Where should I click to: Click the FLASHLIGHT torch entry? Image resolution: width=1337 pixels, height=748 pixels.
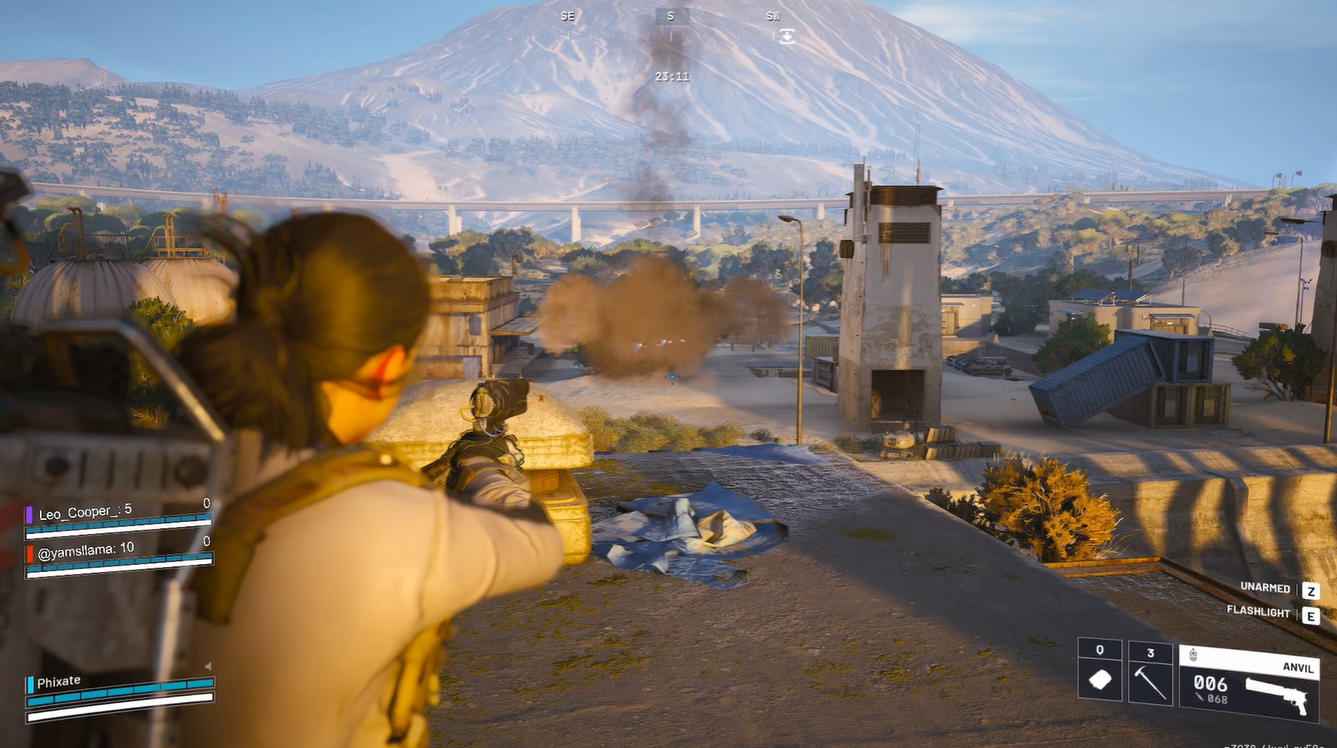pyautogui.click(x=1260, y=612)
